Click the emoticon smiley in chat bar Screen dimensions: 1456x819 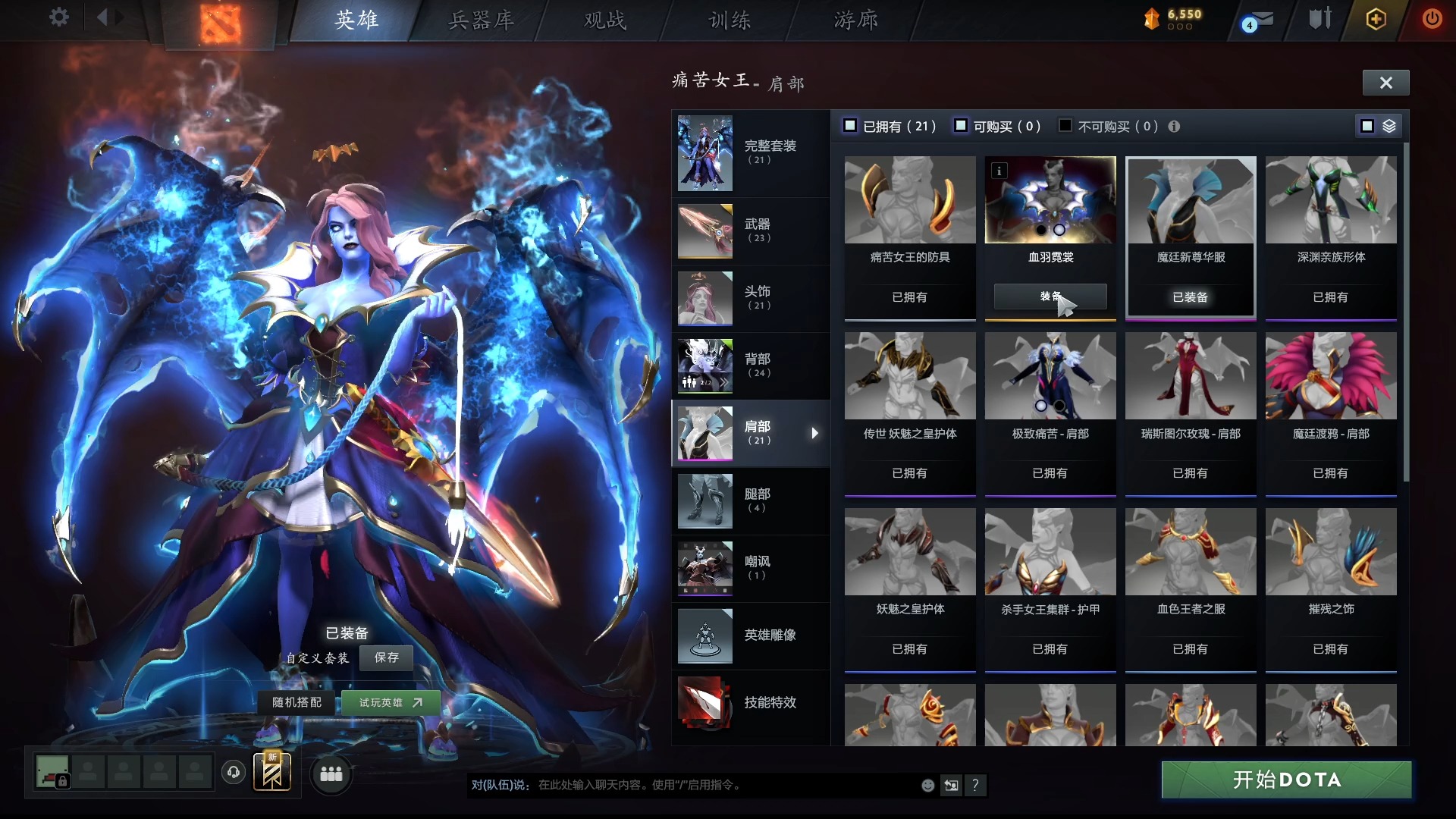[x=927, y=786]
